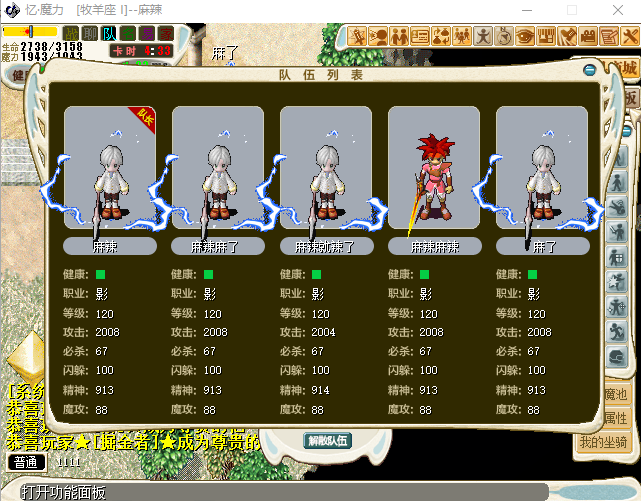Click the 解散队伍 disband team button

click(x=327, y=441)
